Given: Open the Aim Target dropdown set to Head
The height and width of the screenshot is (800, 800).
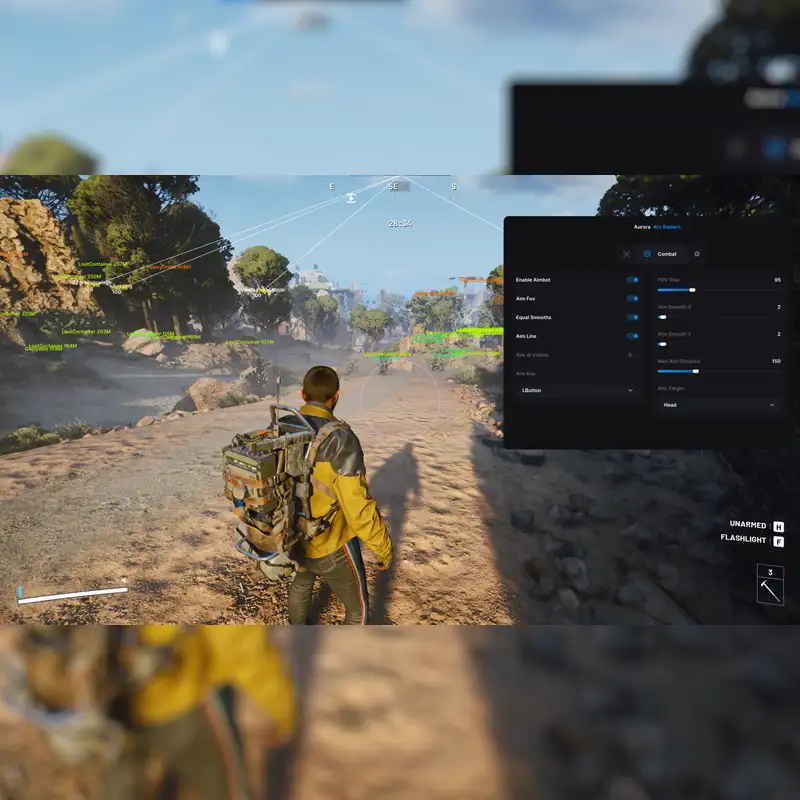Looking at the screenshot, I should click(717, 405).
